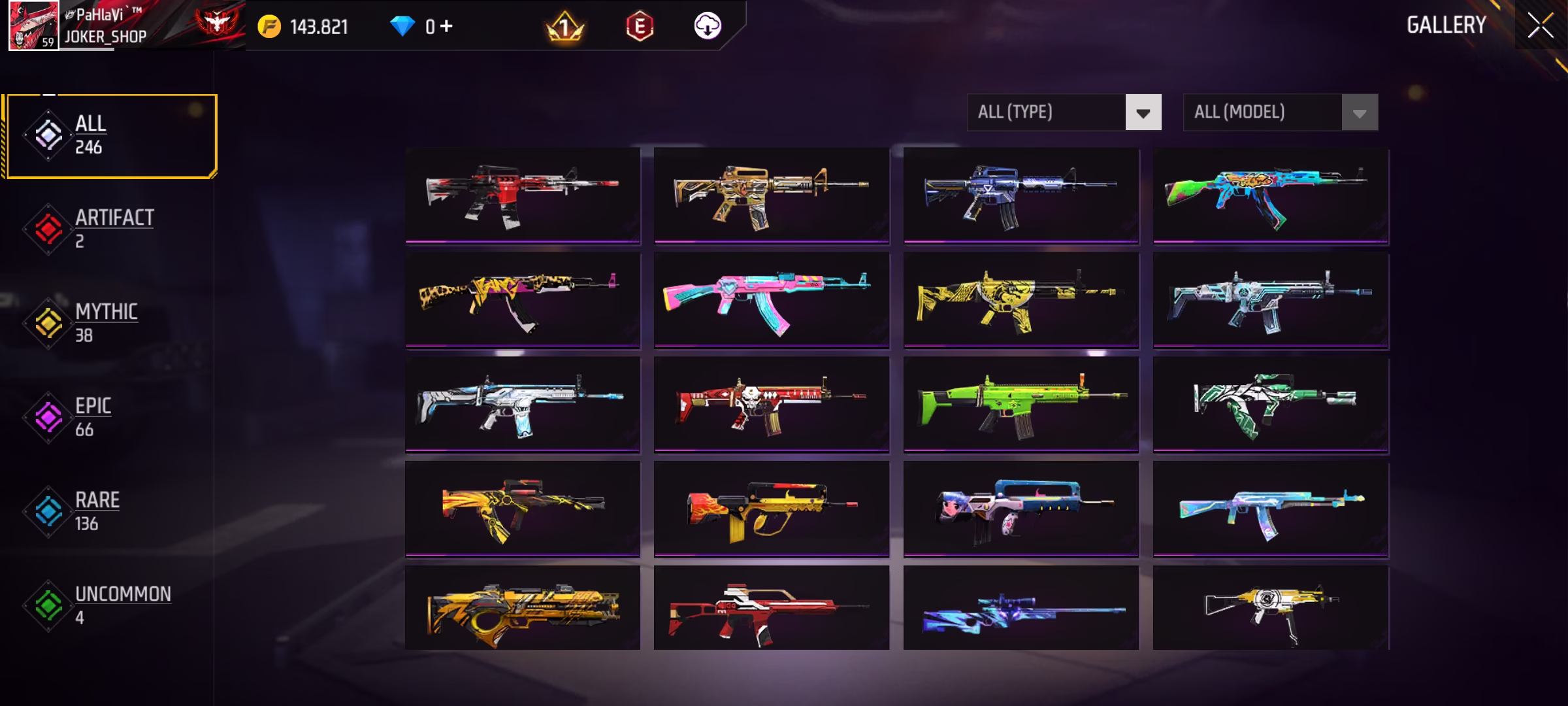1568x706 pixels.
Task: Pick the lime green SCAR skin
Action: pyautogui.click(x=1021, y=404)
